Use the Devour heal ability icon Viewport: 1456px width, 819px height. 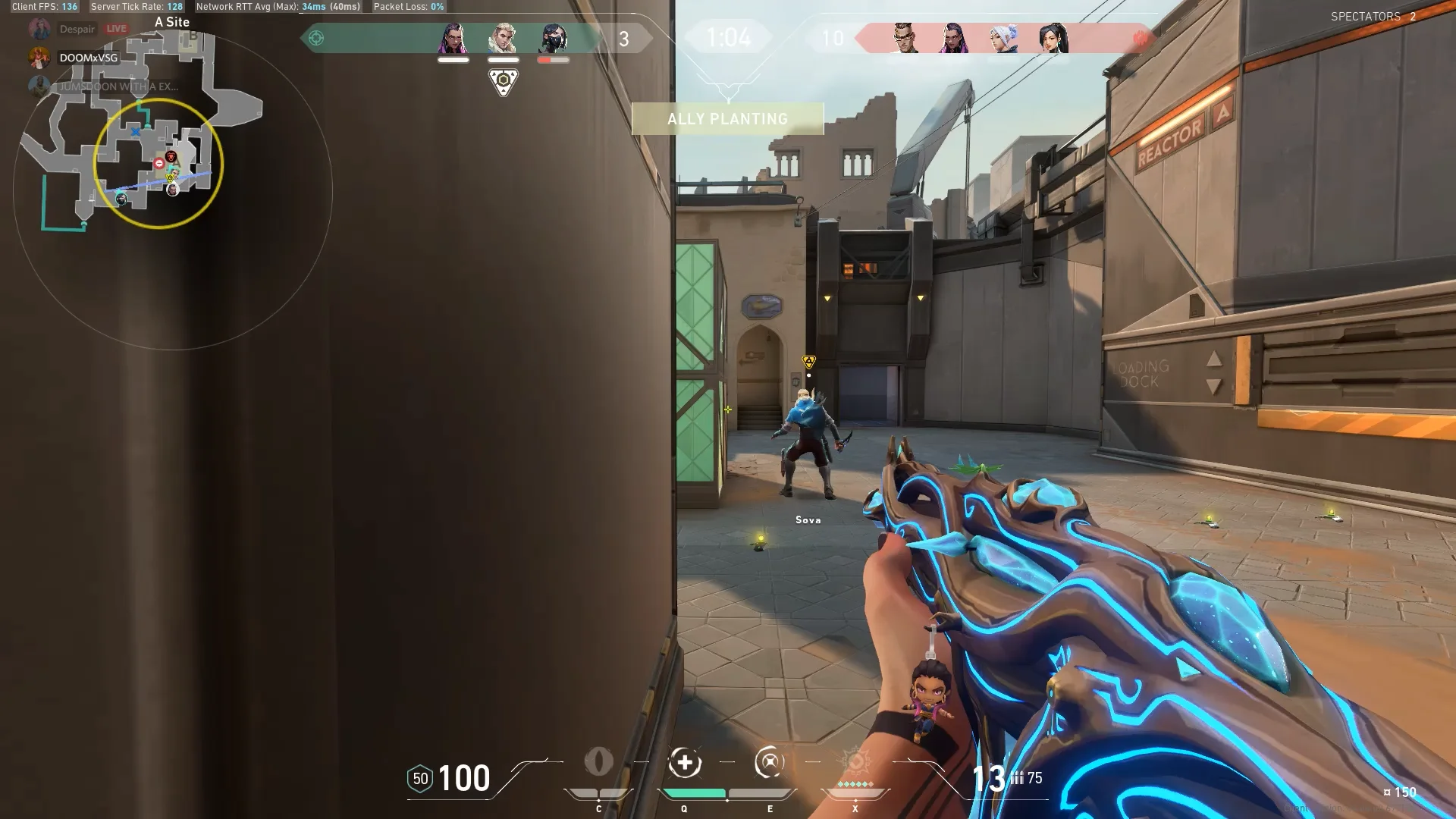685,763
